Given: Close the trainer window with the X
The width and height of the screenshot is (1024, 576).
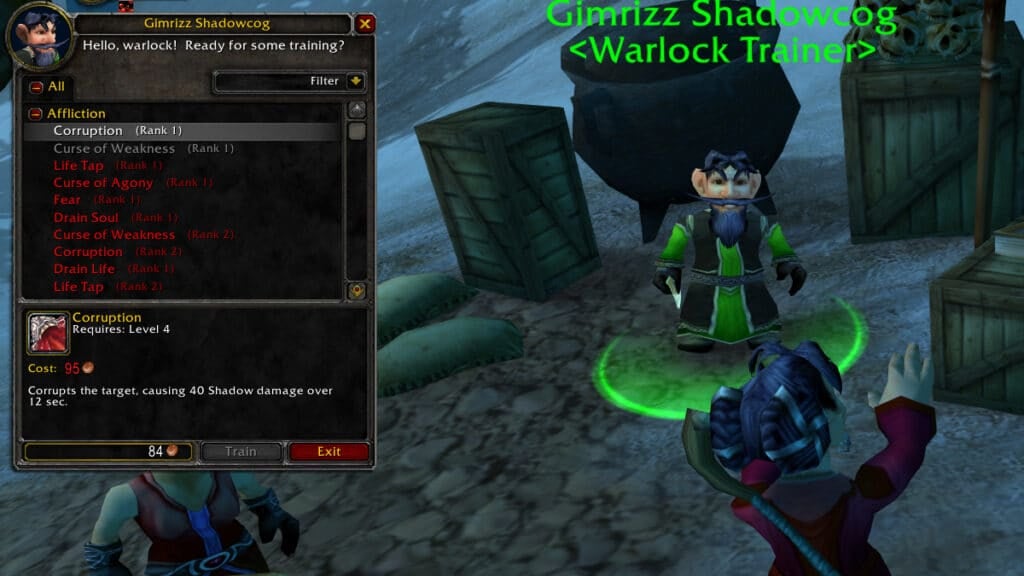Looking at the screenshot, I should coord(365,24).
